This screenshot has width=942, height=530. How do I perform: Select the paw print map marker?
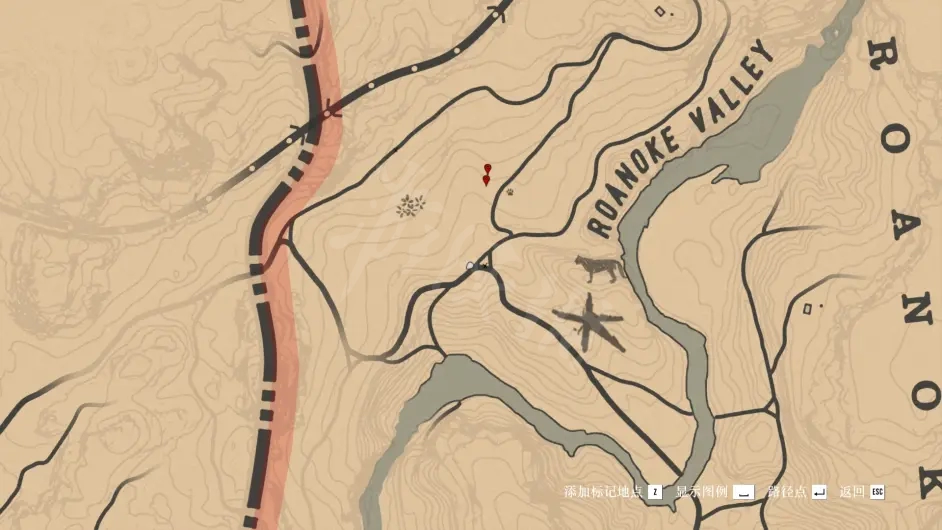point(510,191)
